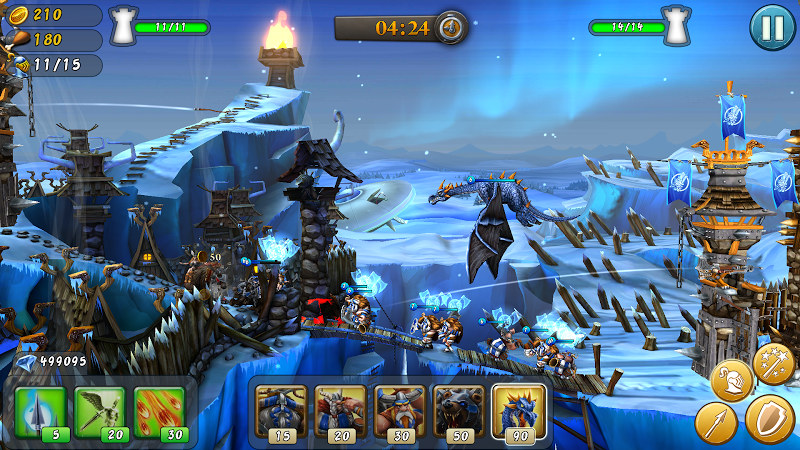The width and height of the screenshot is (800, 450).
Task: Summon the bear unit costing 50
Action: pos(458,410)
